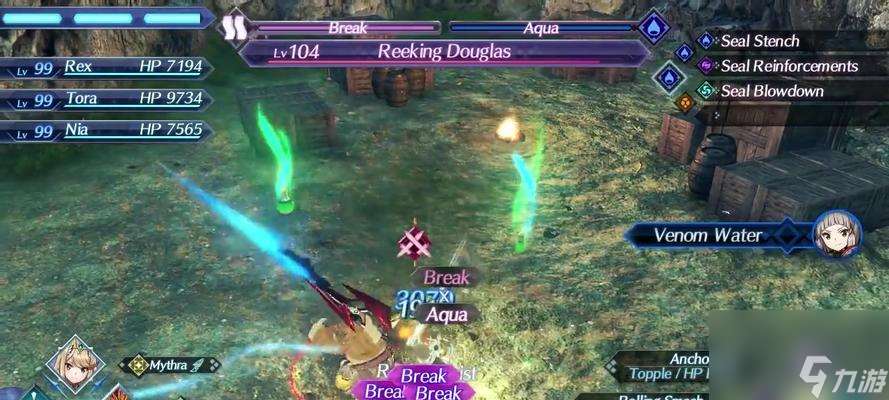This screenshot has width=889, height=400.
Task: Pick the Seal Blowdown combo route
Action: pos(771,91)
